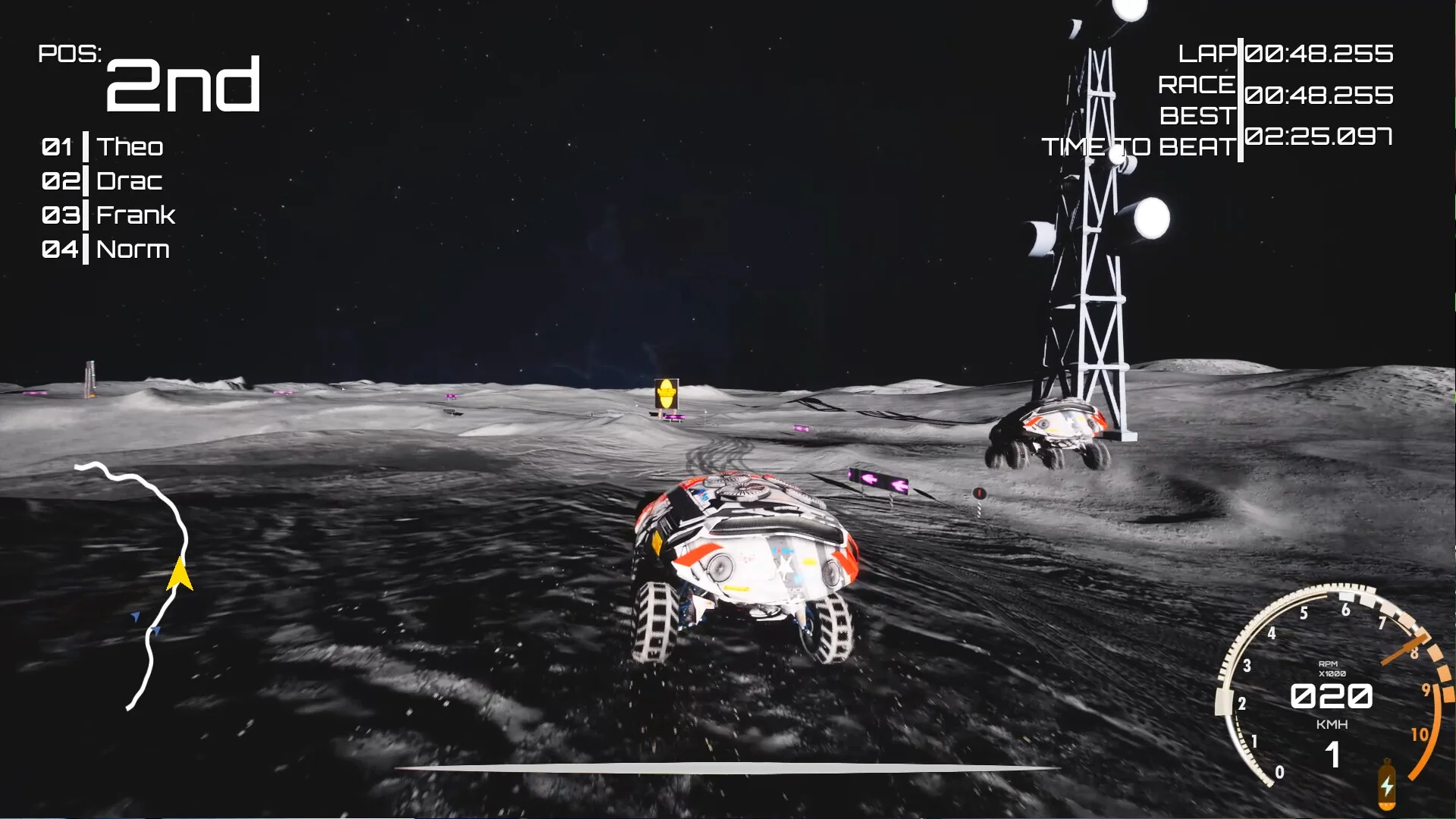Image resolution: width=1456 pixels, height=819 pixels.
Task: Select Drac in the standings list
Action: click(129, 181)
